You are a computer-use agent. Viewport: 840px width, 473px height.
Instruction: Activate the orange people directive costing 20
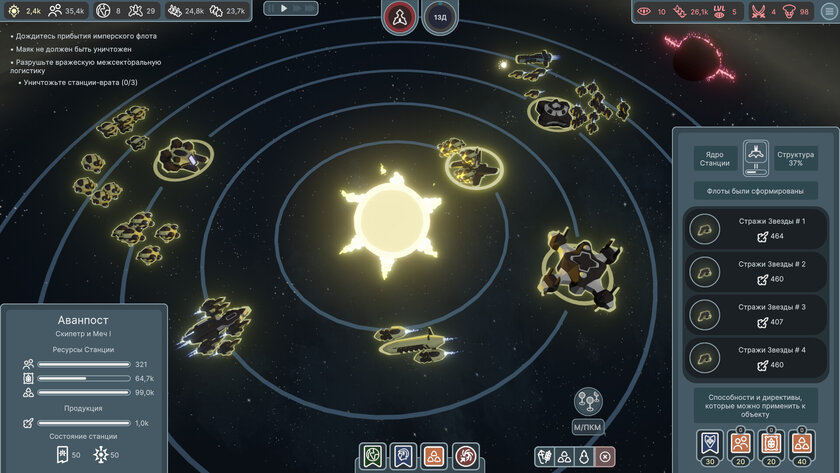(739, 443)
